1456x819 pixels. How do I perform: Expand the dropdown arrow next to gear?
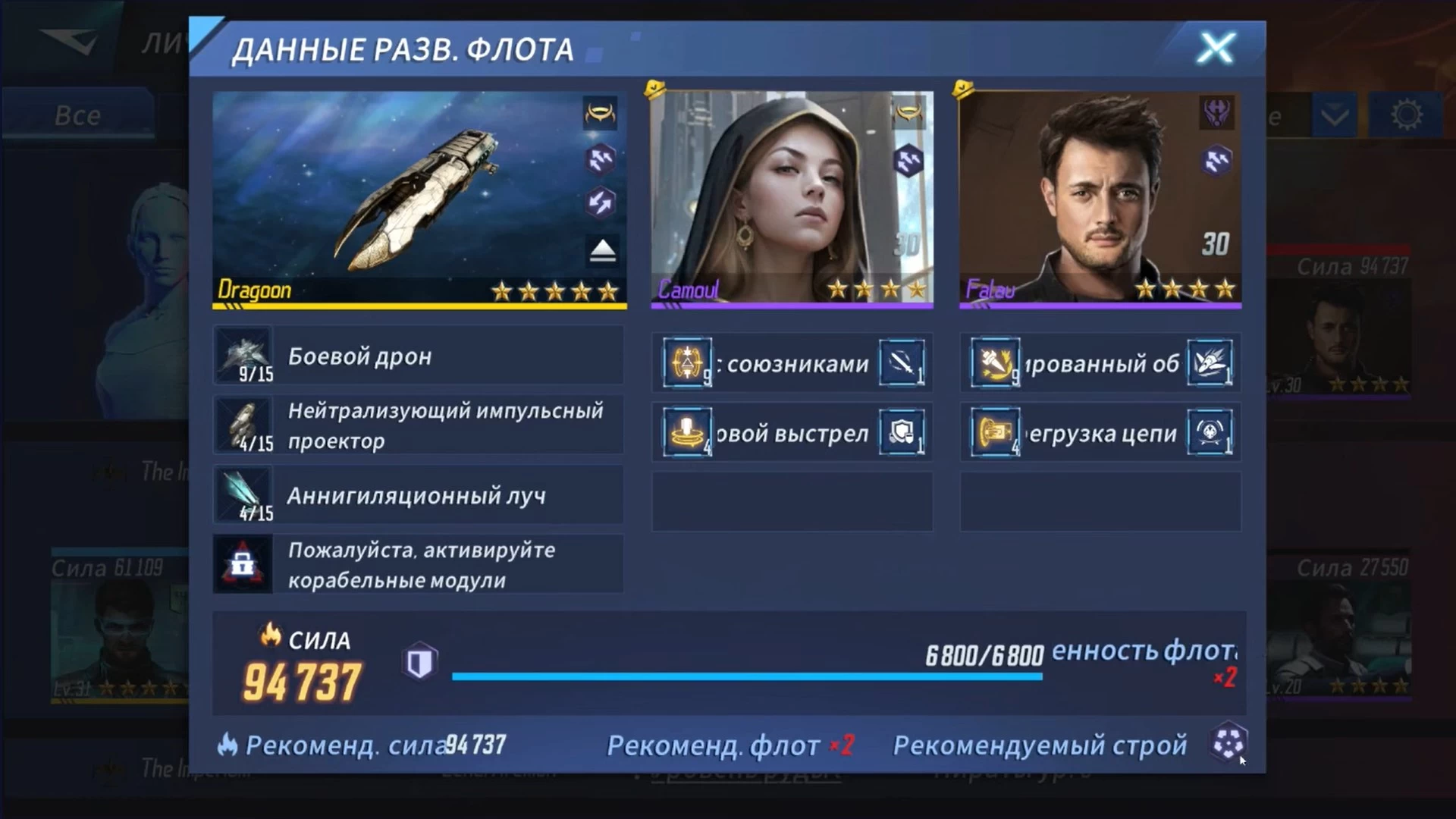(1334, 116)
